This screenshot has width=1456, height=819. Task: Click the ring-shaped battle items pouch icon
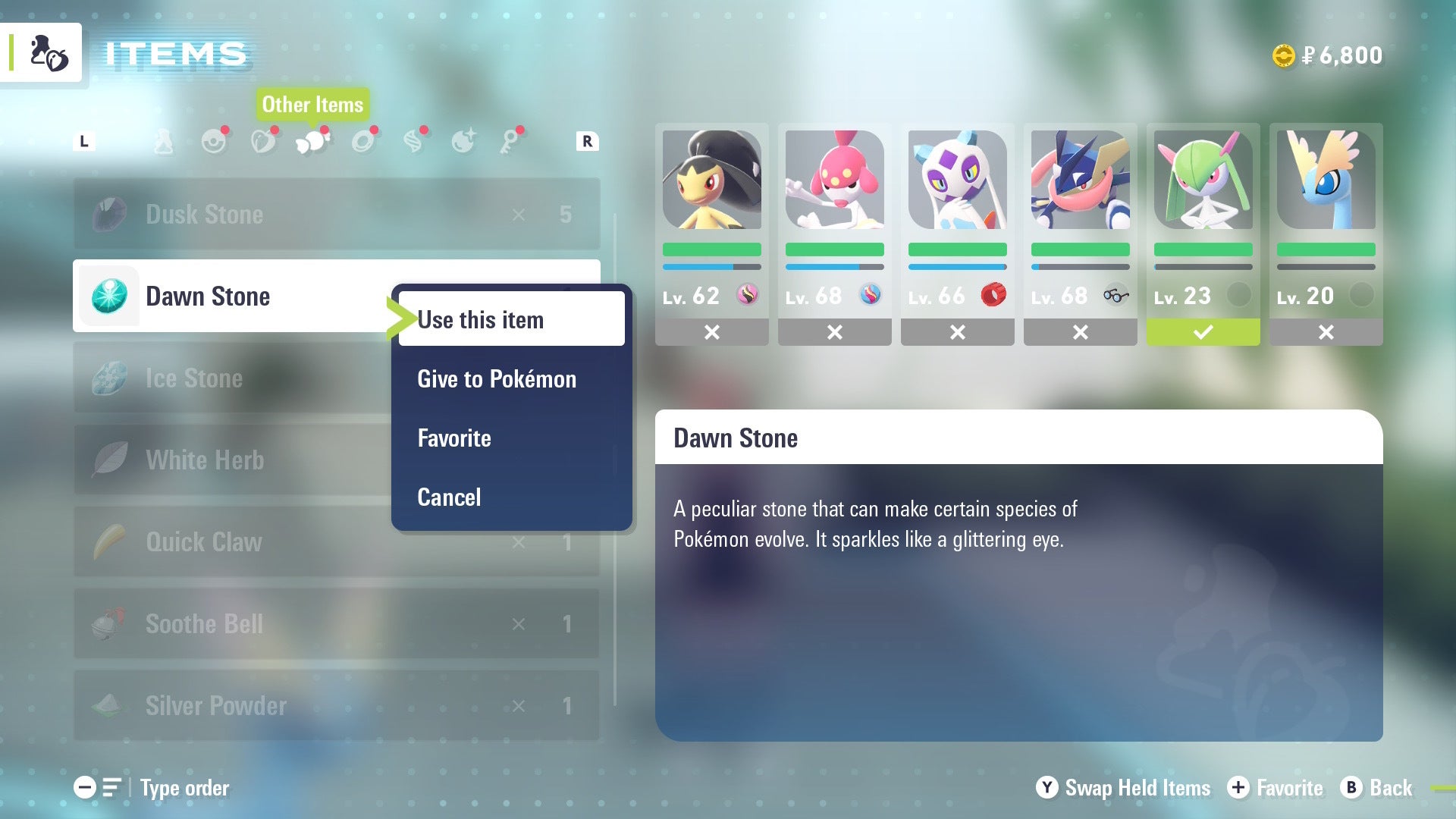pos(363,143)
